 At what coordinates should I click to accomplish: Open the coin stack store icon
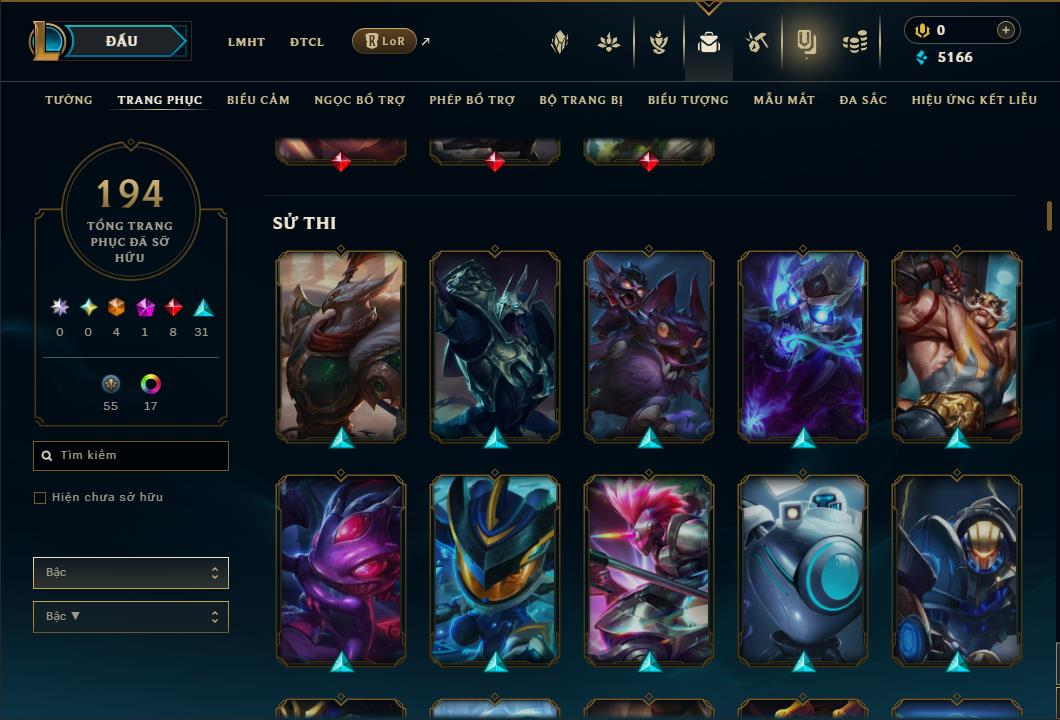click(855, 42)
